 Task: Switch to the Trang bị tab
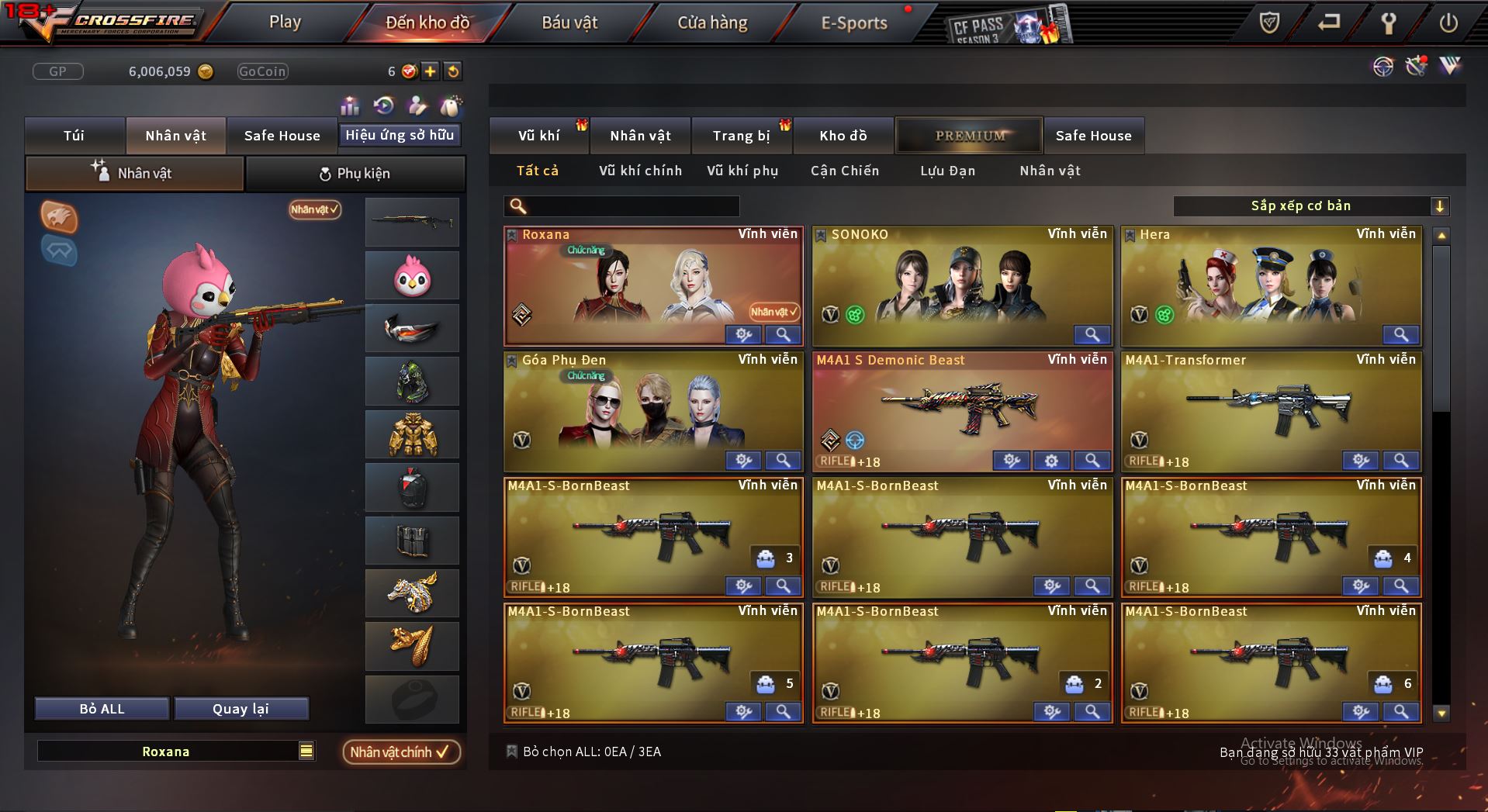coord(741,136)
